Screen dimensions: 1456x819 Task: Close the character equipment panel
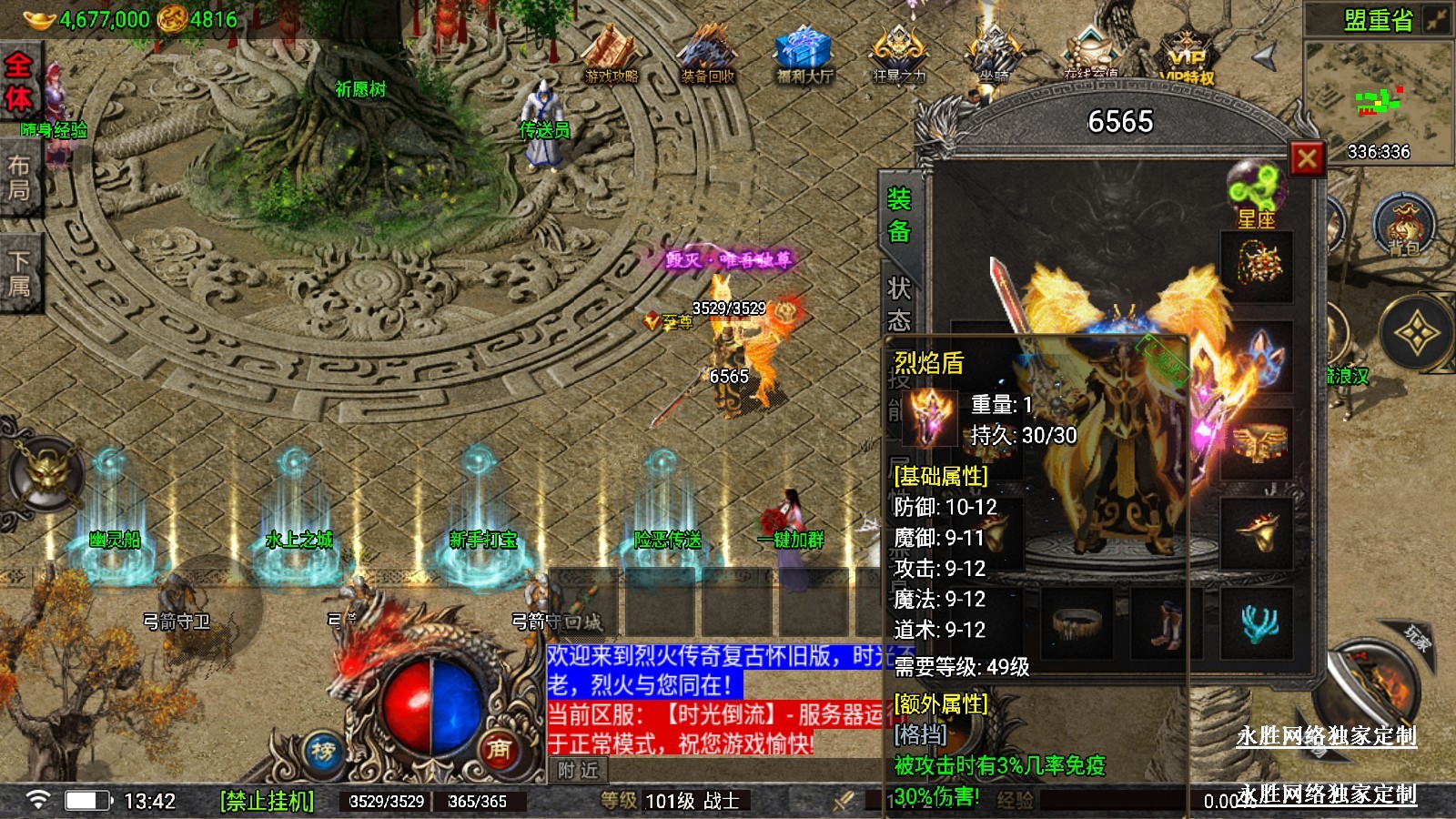click(x=1307, y=159)
